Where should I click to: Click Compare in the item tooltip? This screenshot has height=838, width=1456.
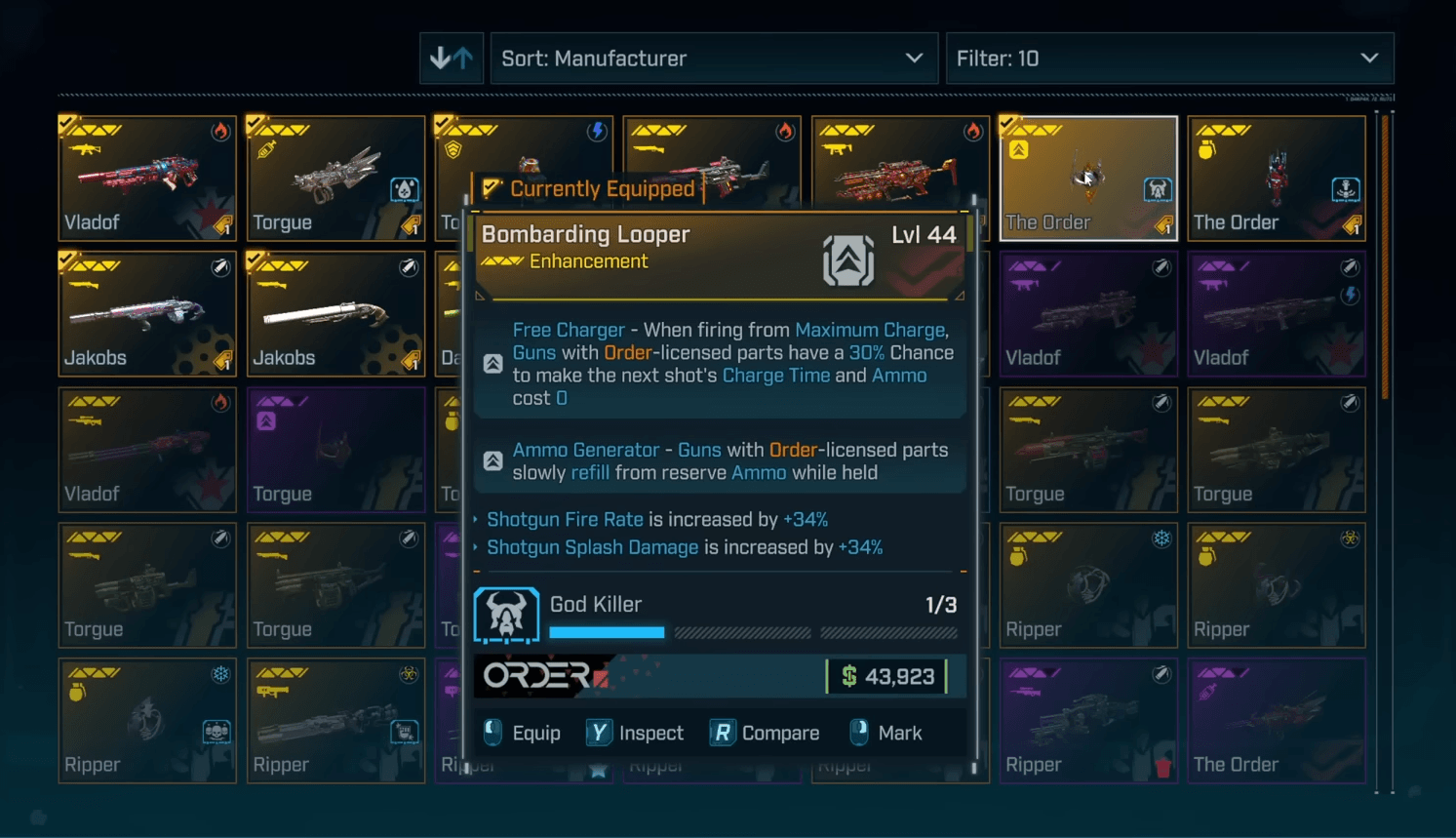click(766, 733)
